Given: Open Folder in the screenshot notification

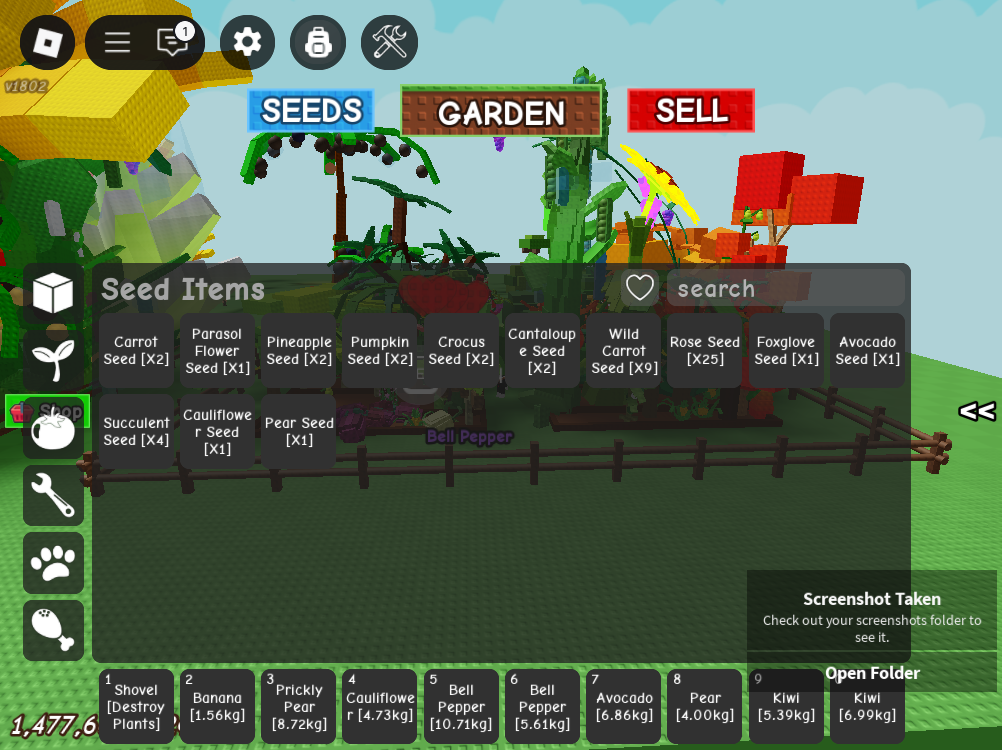Looking at the screenshot, I should (x=872, y=673).
